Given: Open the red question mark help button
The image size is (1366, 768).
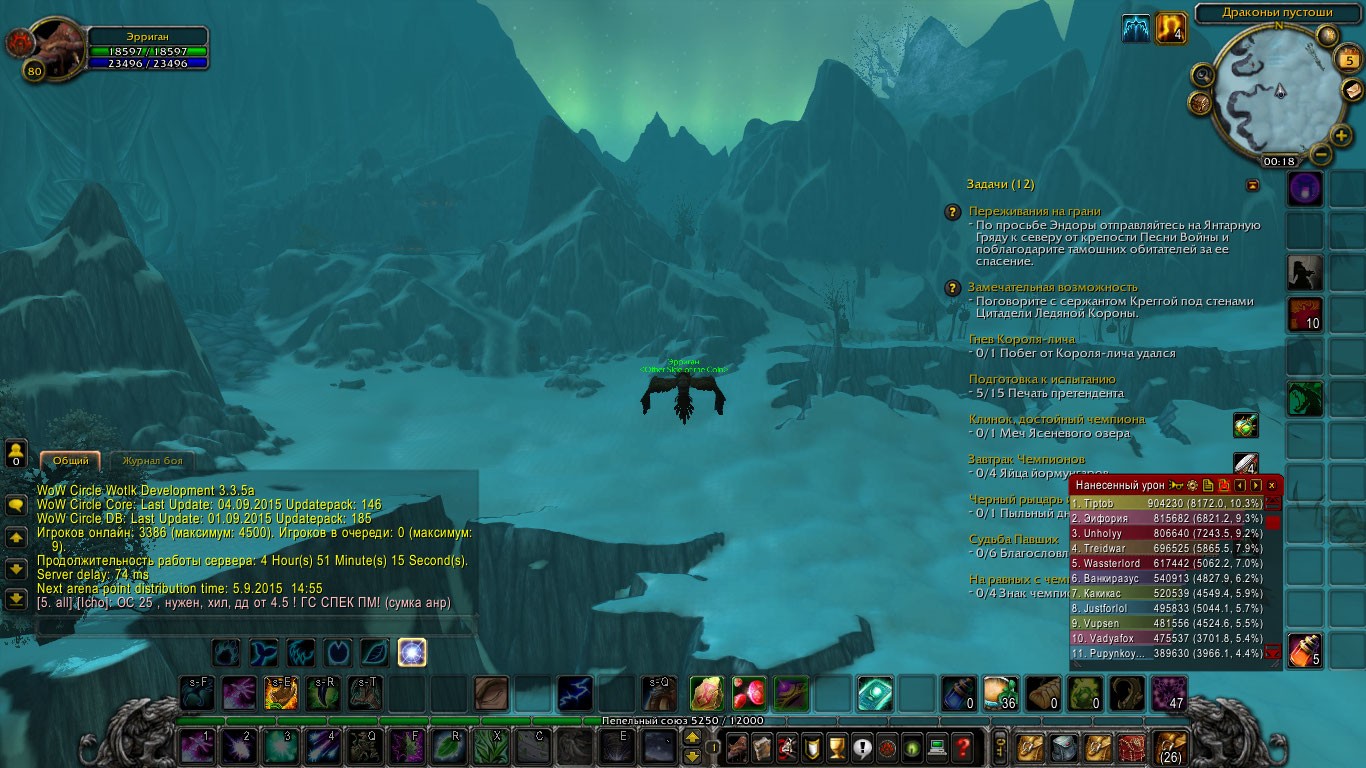Looking at the screenshot, I should tap(962, 746).
